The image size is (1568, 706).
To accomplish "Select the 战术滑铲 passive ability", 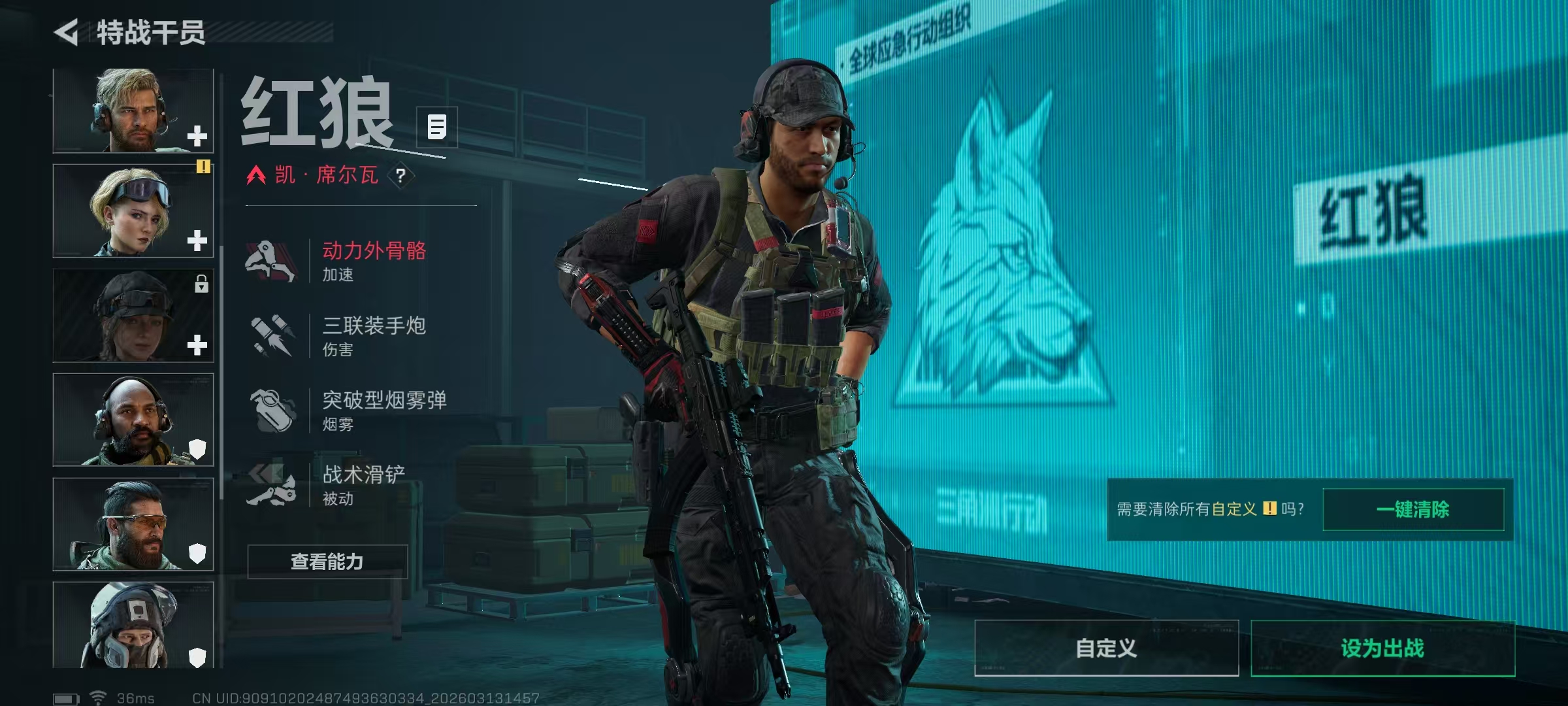I will (x=363, y=484).
